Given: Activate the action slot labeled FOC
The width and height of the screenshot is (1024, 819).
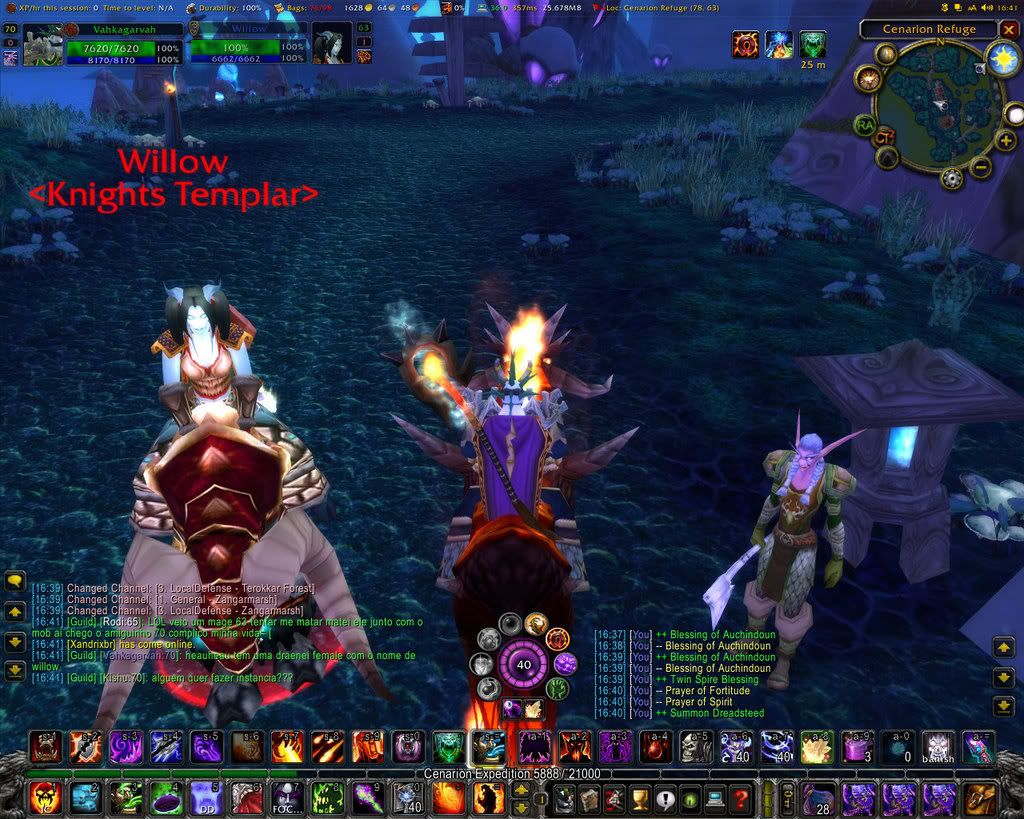Looking at the screenshot, I should point(285,799).
